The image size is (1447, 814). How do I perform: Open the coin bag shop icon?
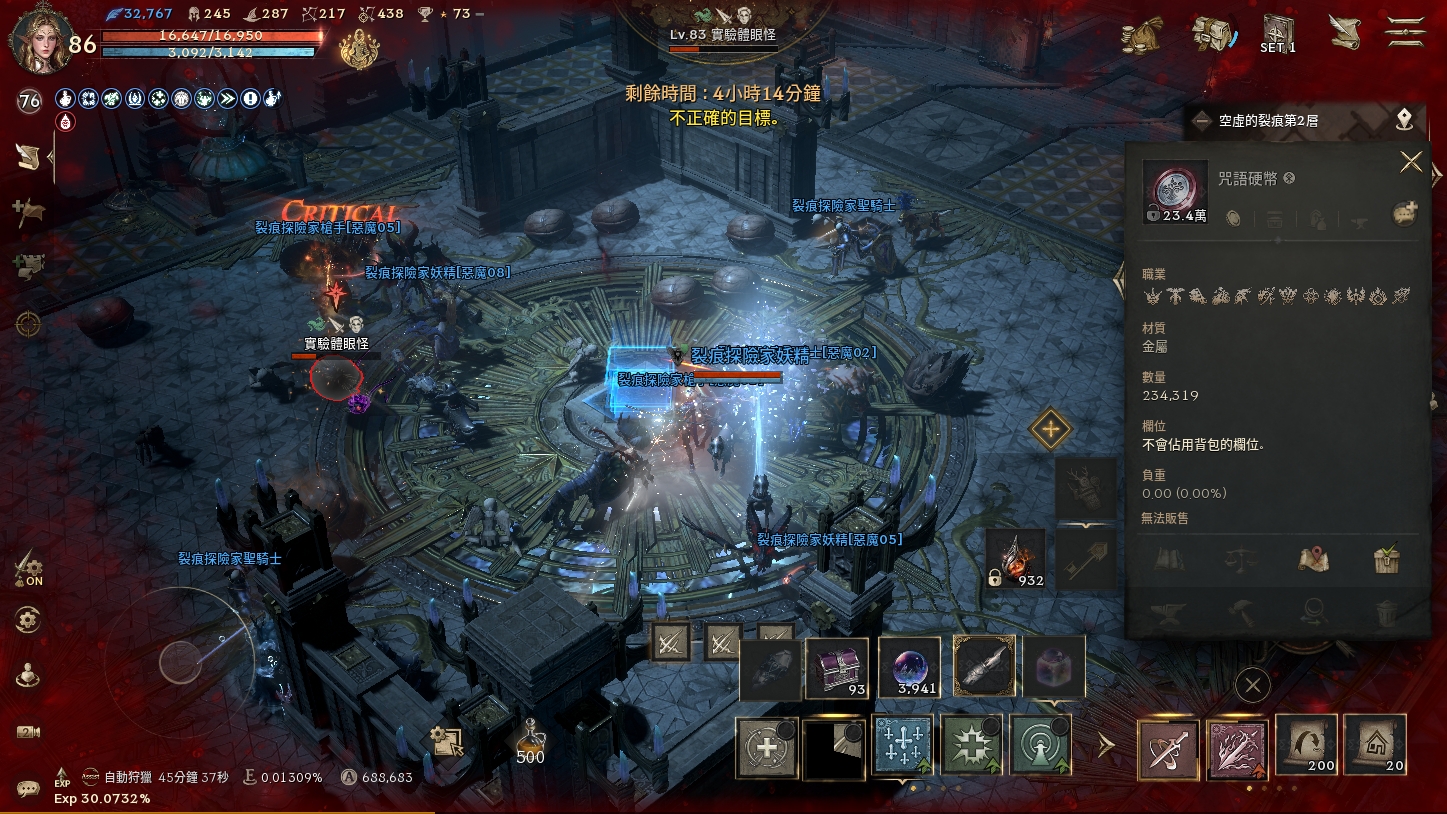(x=1141, y=35)
